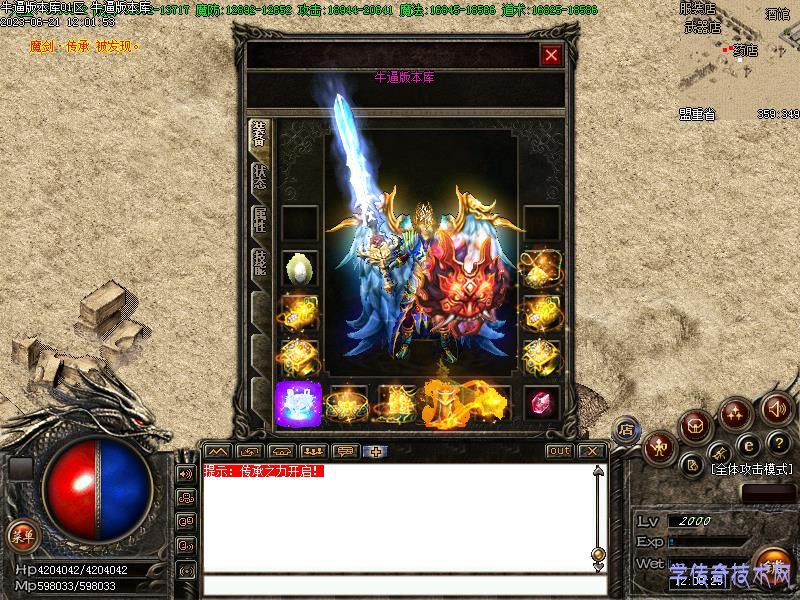Show the 技能 (skills) tab
Viewport: 800px width, 600px height.
pyautogui.click(x=259, y=266)
